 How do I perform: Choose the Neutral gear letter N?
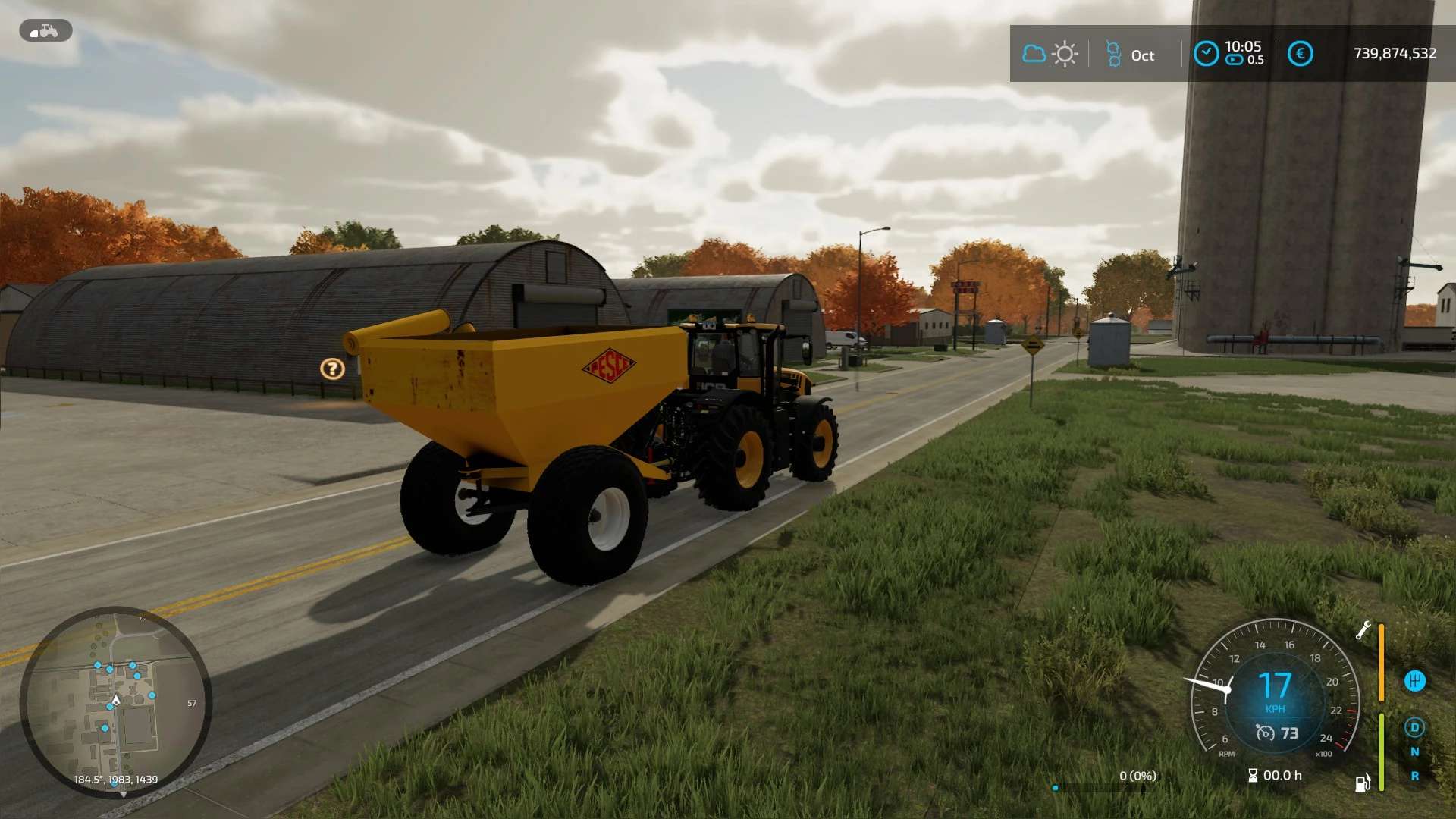1414,752
